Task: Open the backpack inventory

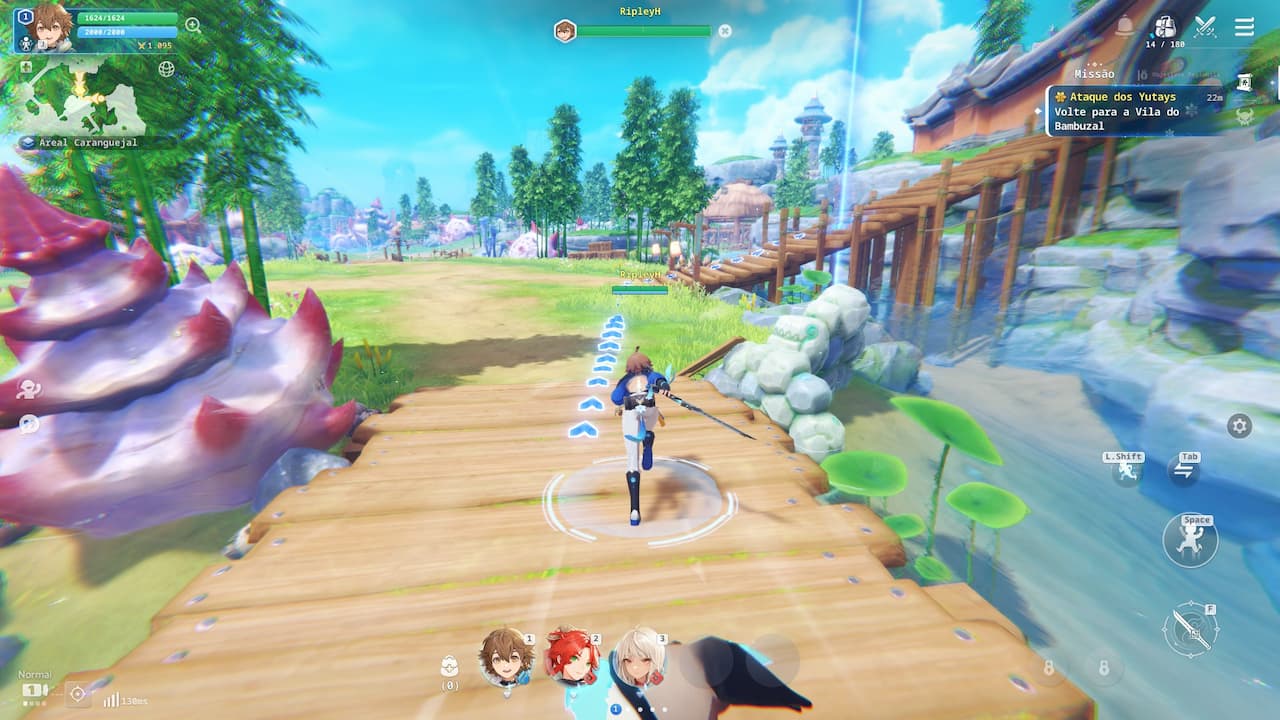Action: coord(1165,26)
